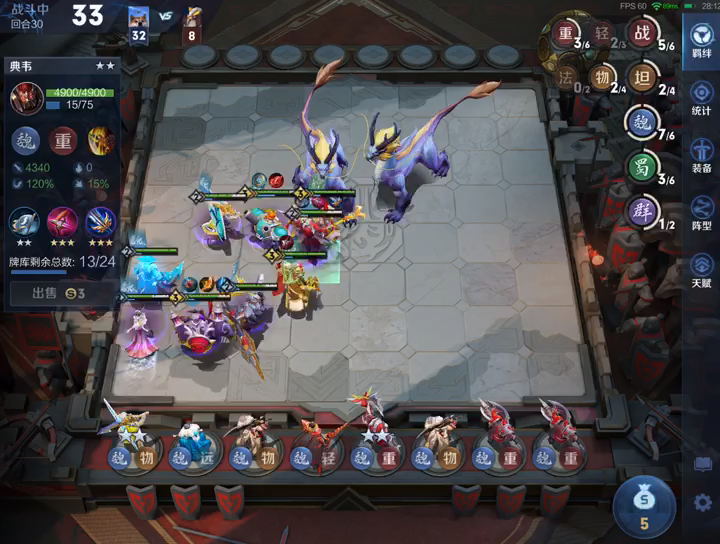Image resolution: width=720 pixels, height=544 pixels.
Task: Select the 法 mage synergy icon
Action: click(x=566, y=78)
